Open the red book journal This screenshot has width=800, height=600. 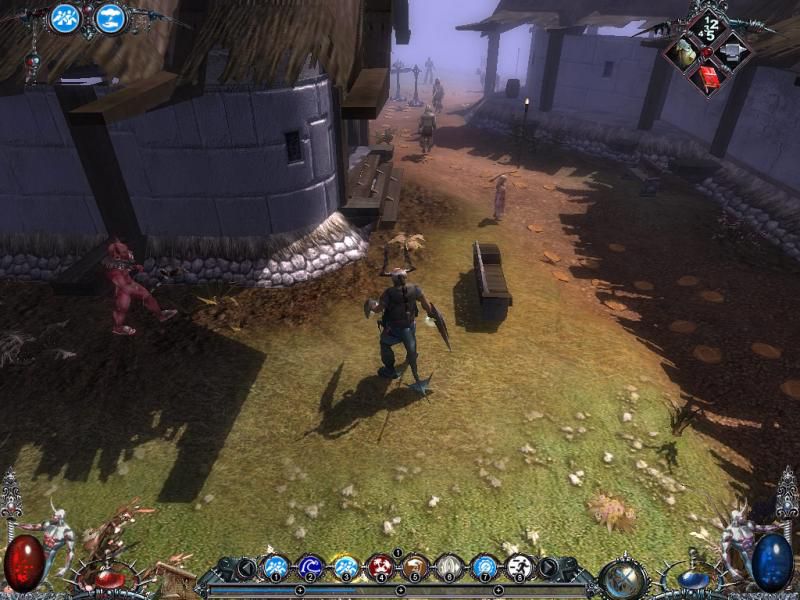pyautogui.click(x=710, y=75)
